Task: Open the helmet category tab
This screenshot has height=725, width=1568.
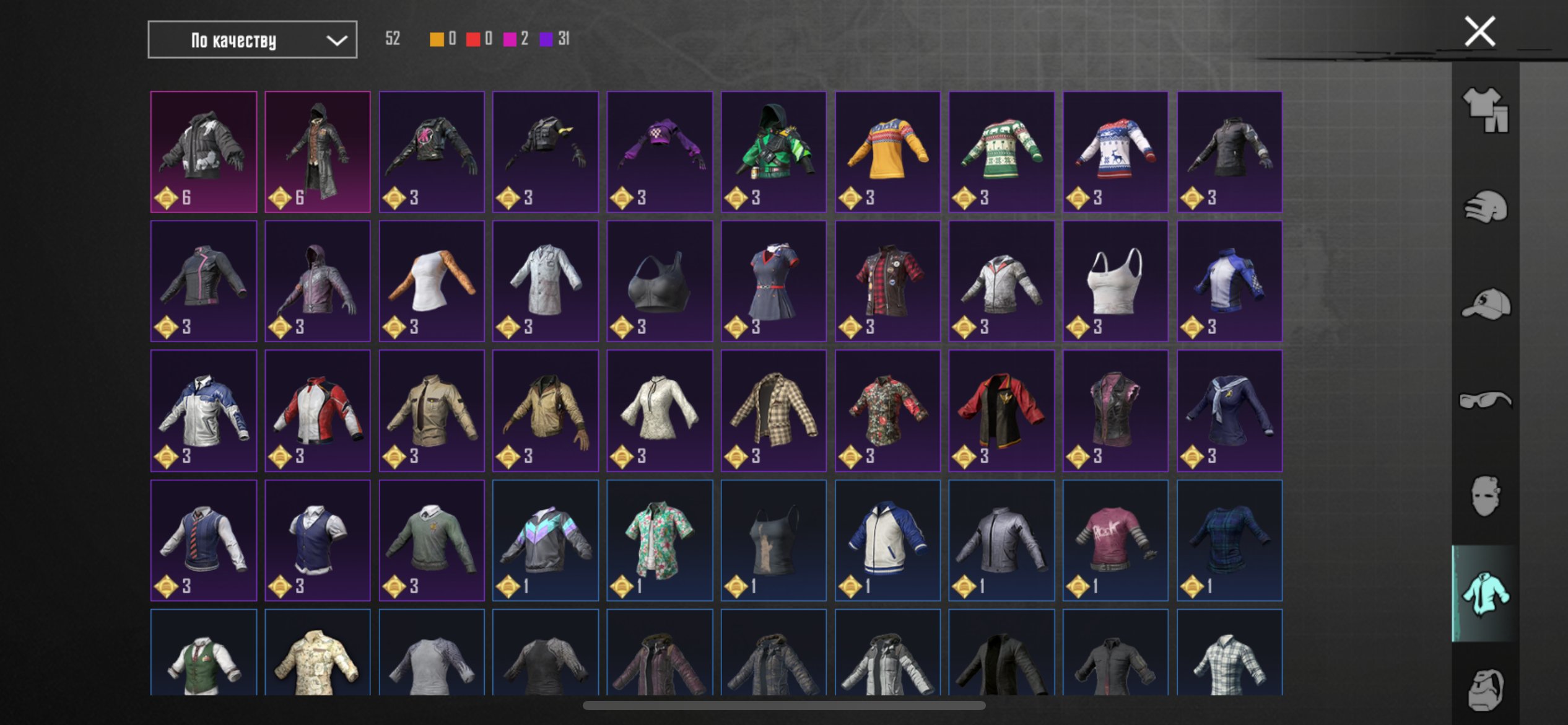Action: coord(1485,207)
